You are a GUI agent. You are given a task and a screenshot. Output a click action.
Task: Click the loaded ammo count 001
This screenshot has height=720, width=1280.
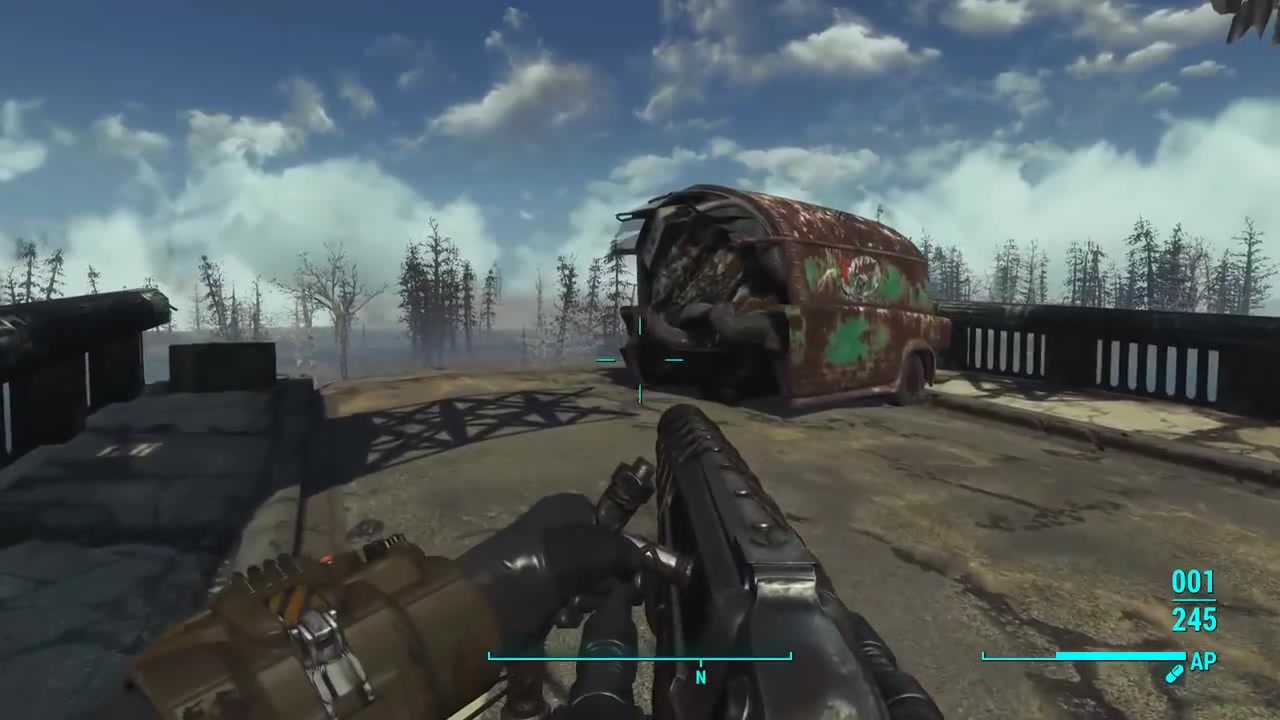click(1194, 583)
